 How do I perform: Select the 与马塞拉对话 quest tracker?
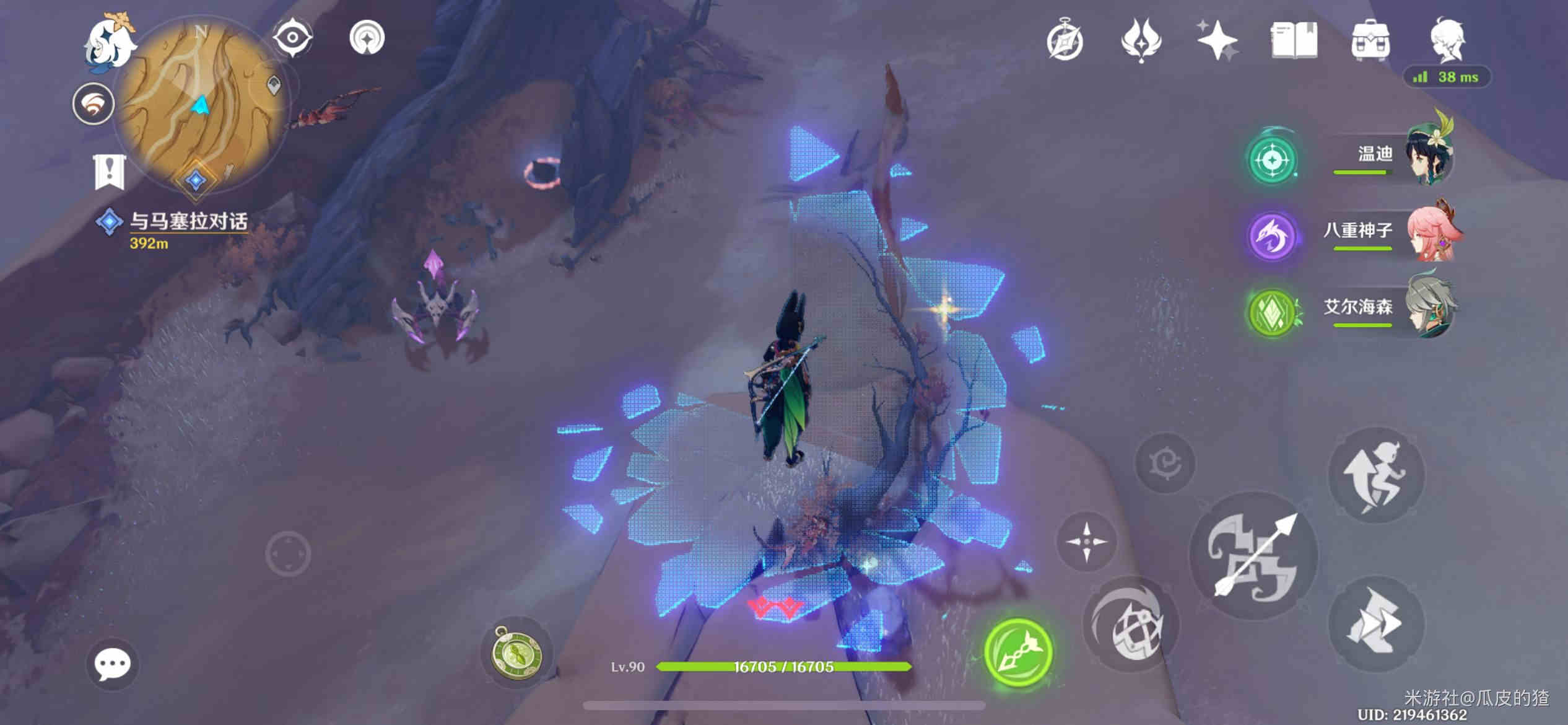pyautogui.click(x=188, y=222)
